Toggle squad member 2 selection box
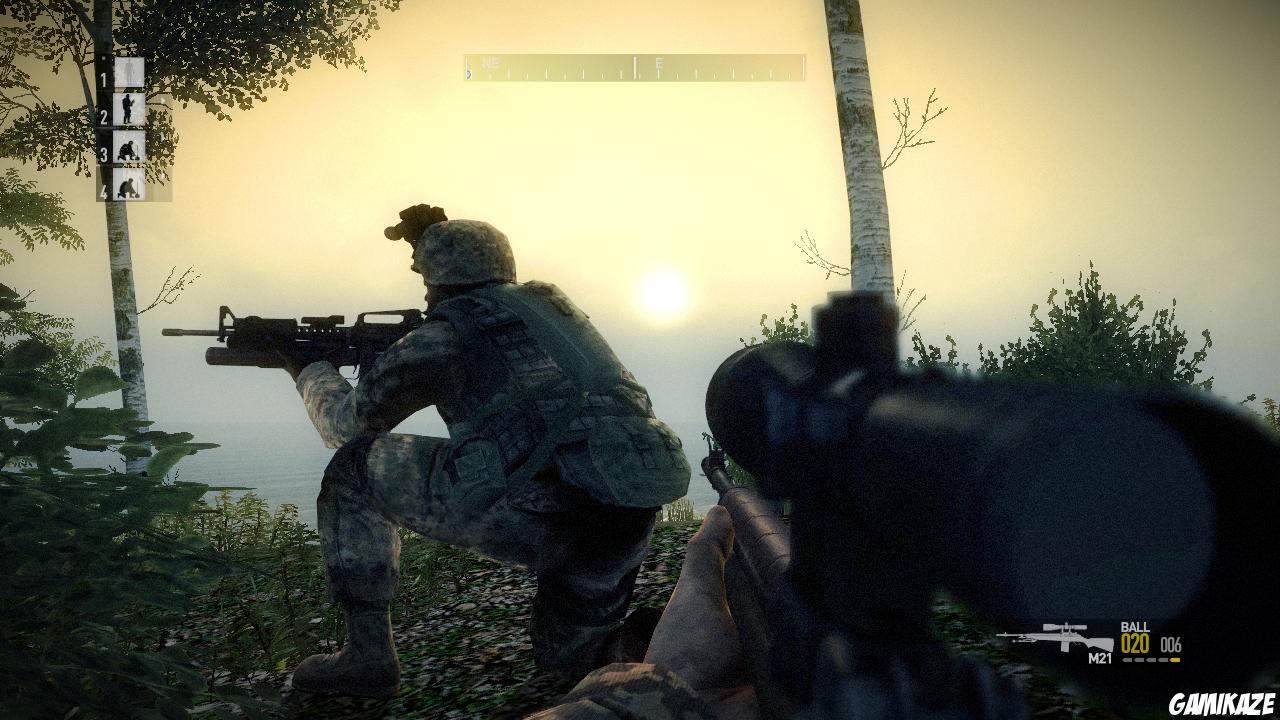1280x720 pixels. 128,108
